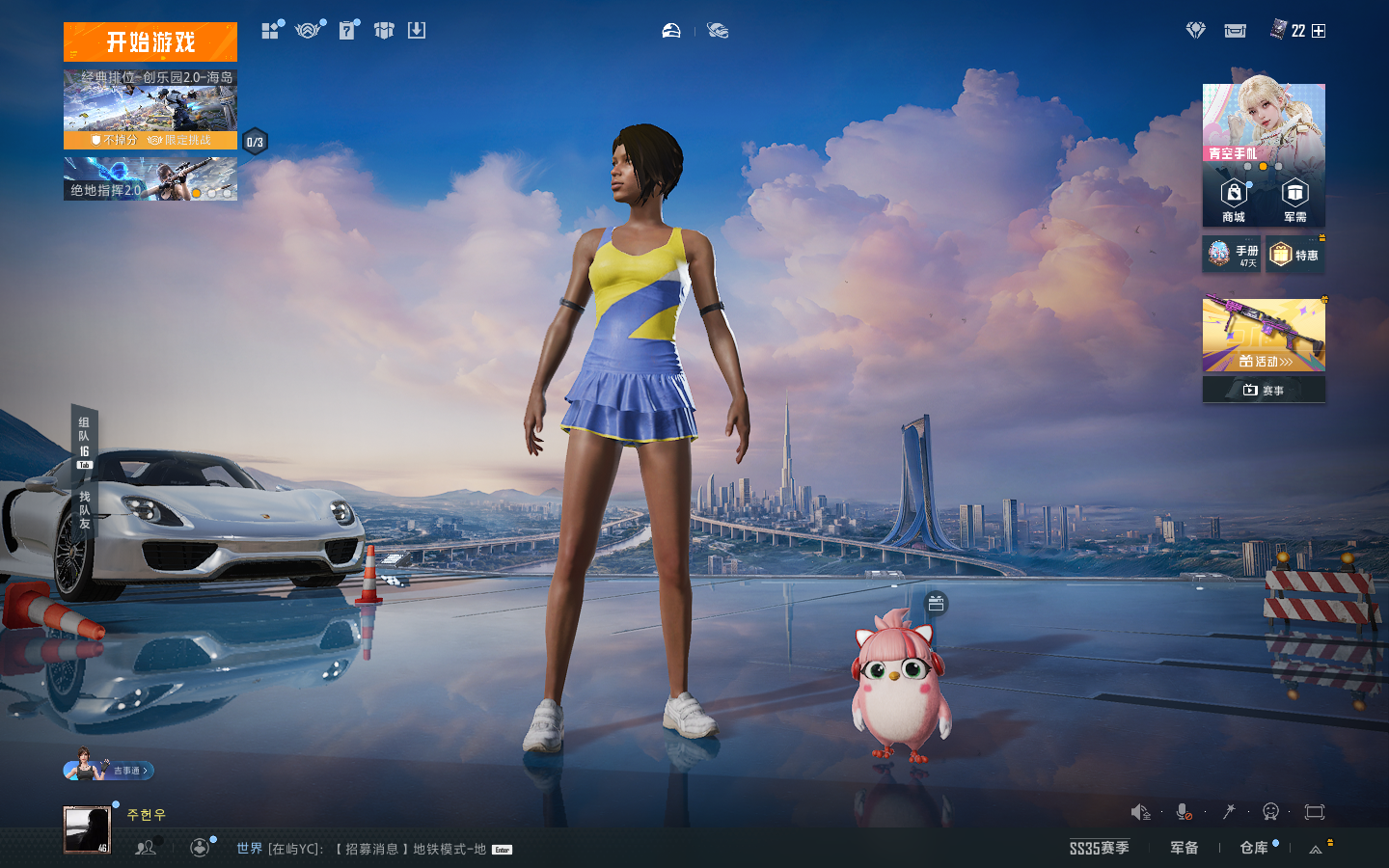The height and width of the screenshot is (868, 1389).
Task: Click the plus button to add currency
Action: (1319, 31)
